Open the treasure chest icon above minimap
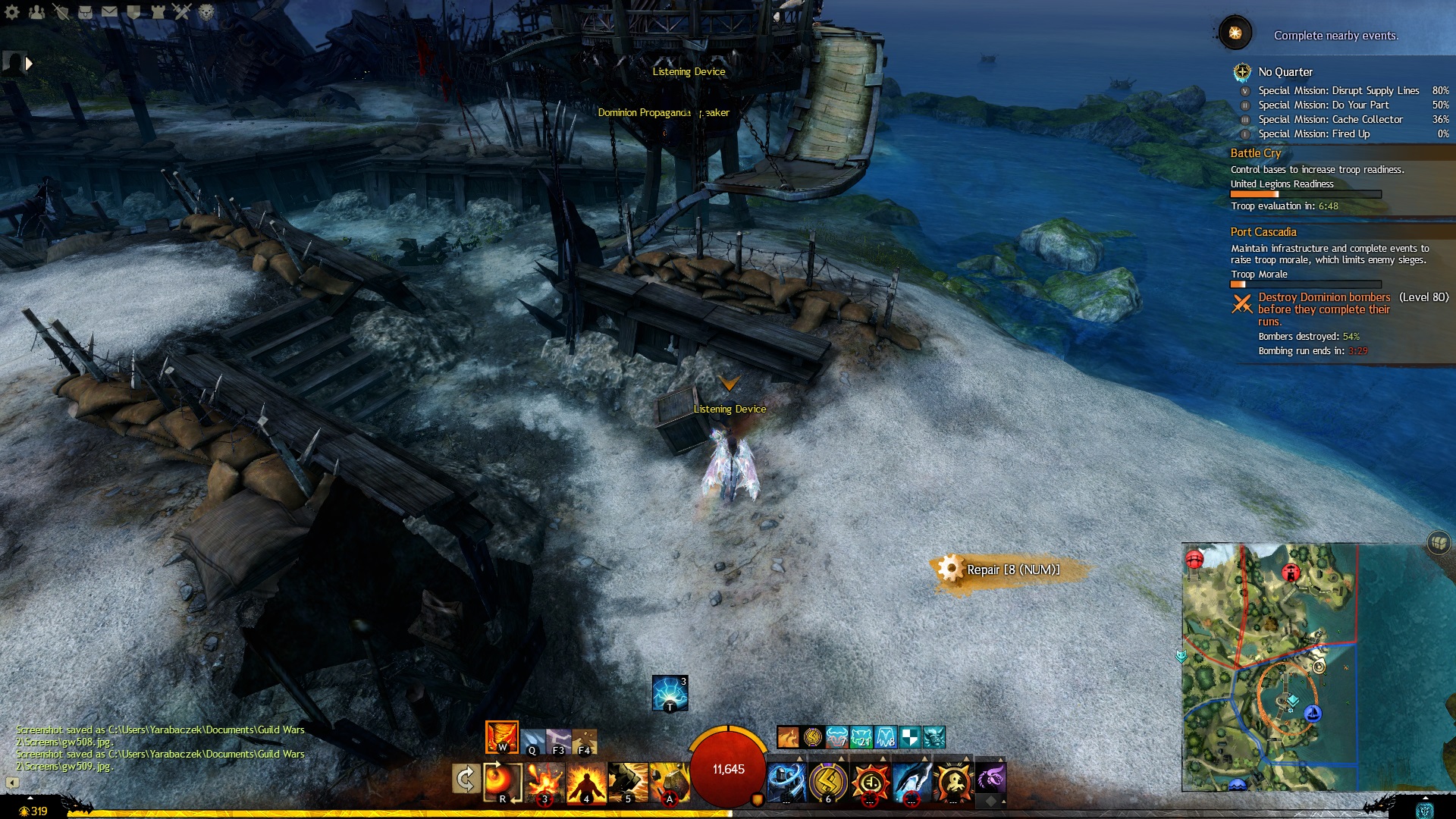This screenshot has height=819, width=1456. (1439, 543)
